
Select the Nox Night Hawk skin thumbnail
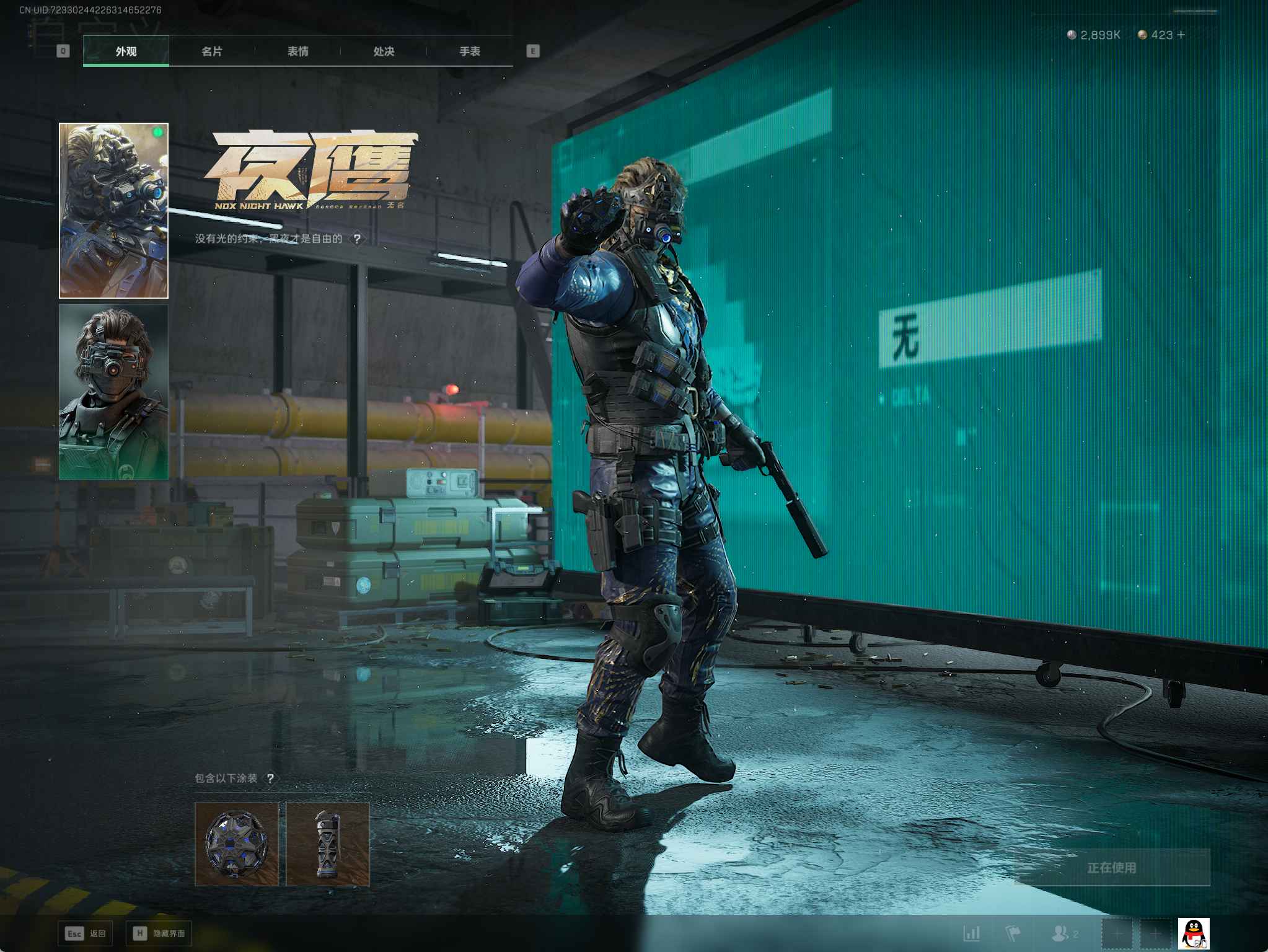tap(113, 211)
